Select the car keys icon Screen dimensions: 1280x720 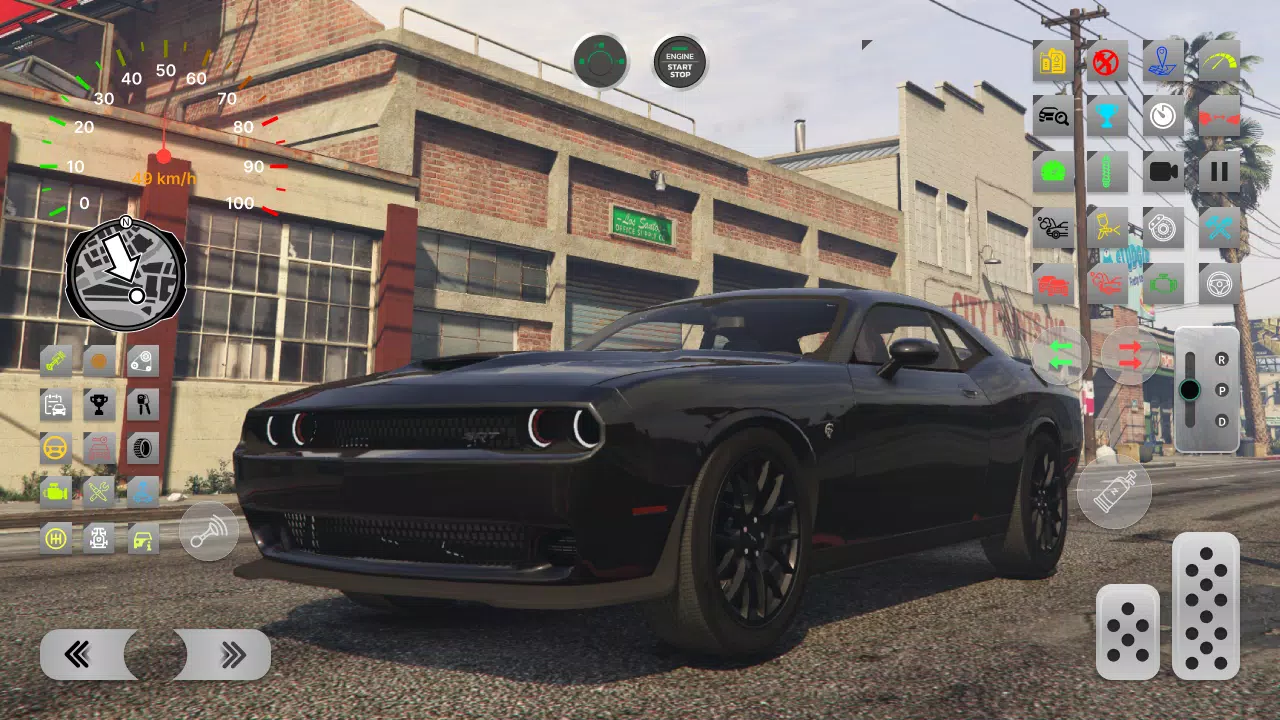click(142, 404)
